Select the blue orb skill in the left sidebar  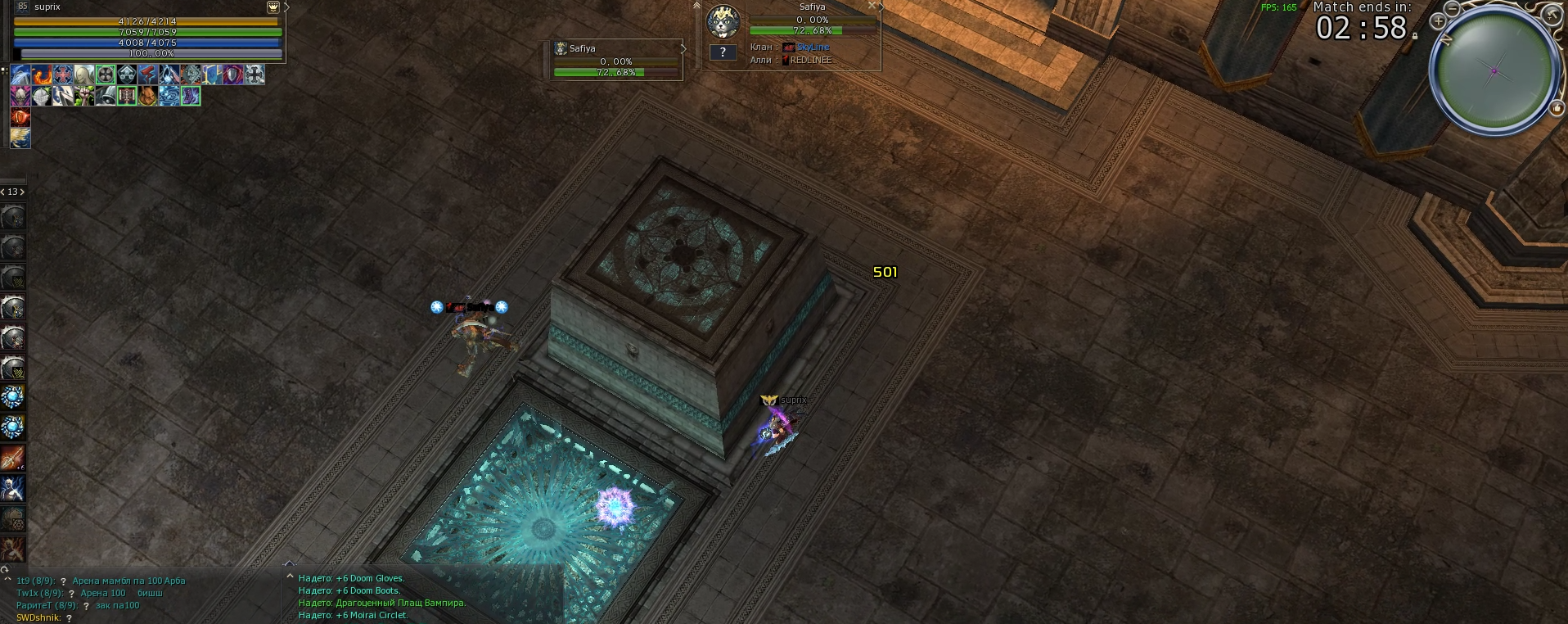click(x=12, y=398)
